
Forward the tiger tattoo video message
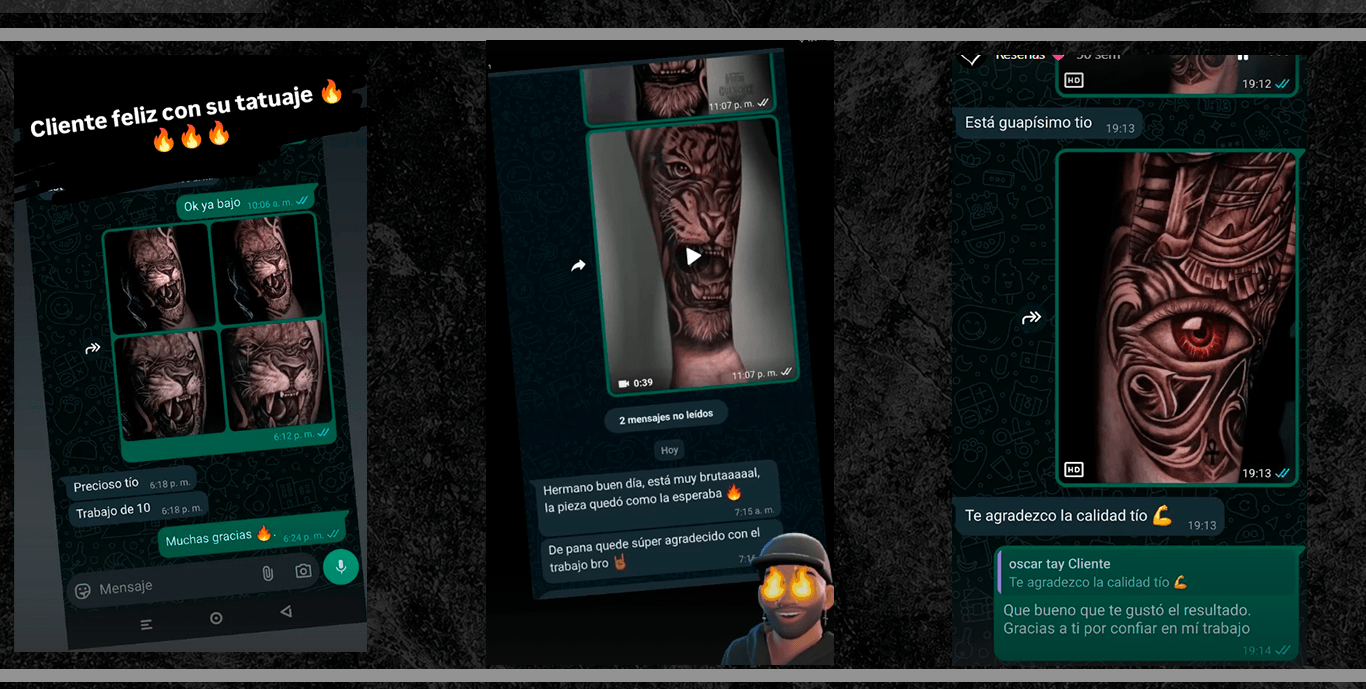pyautogui.click(x=578, y=265)
